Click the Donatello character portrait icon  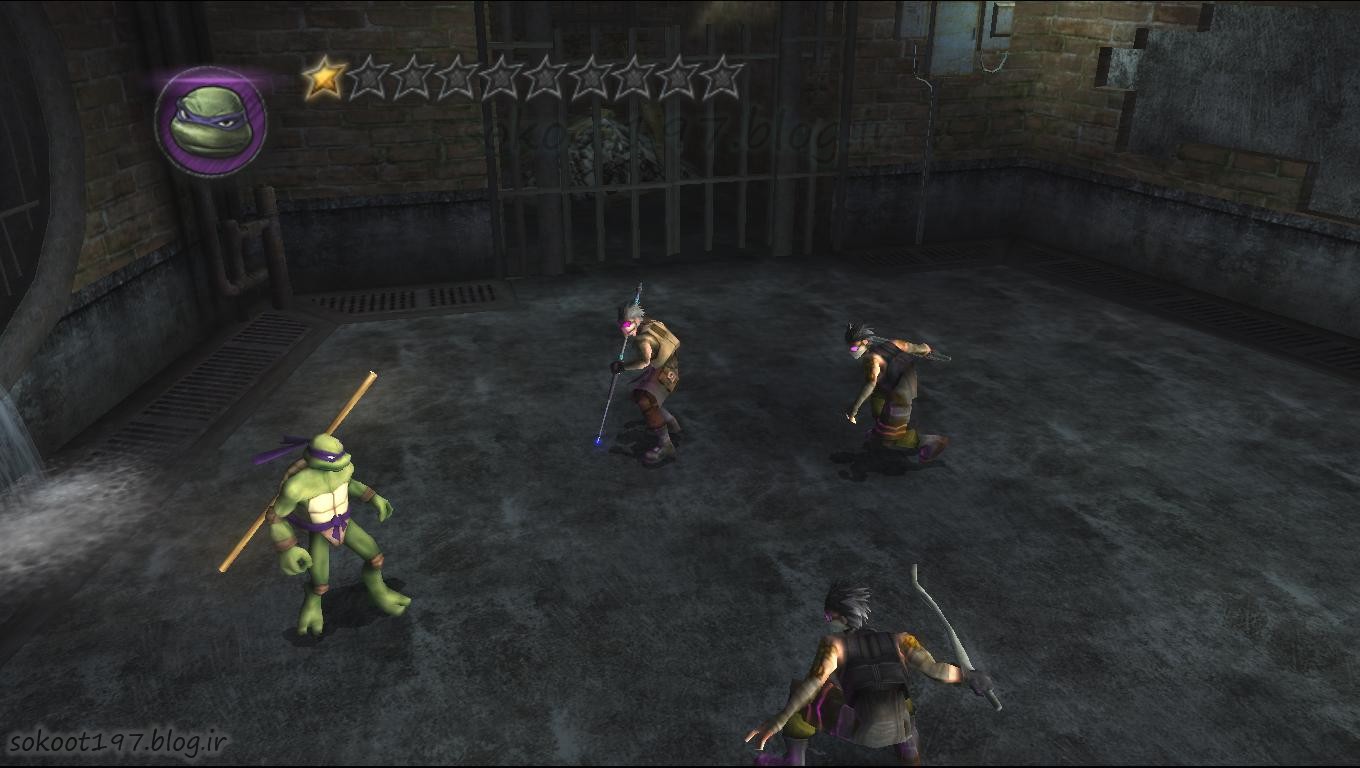tap(210, 121)
